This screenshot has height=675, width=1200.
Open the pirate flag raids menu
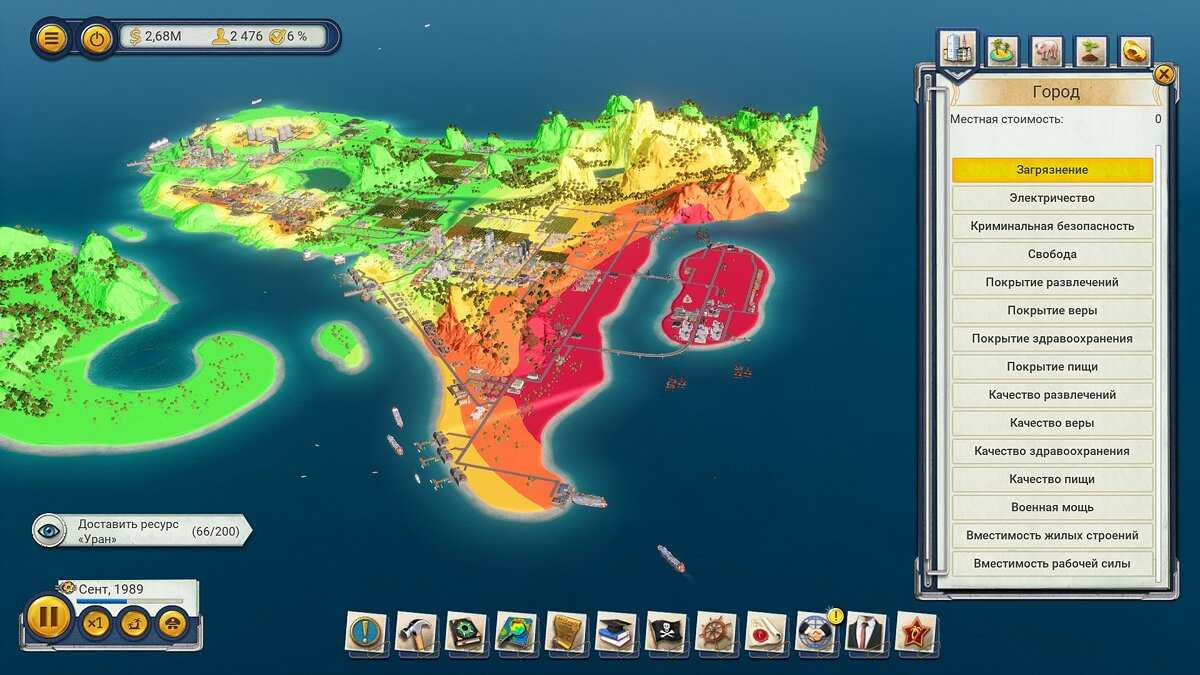tap(666, 632)
